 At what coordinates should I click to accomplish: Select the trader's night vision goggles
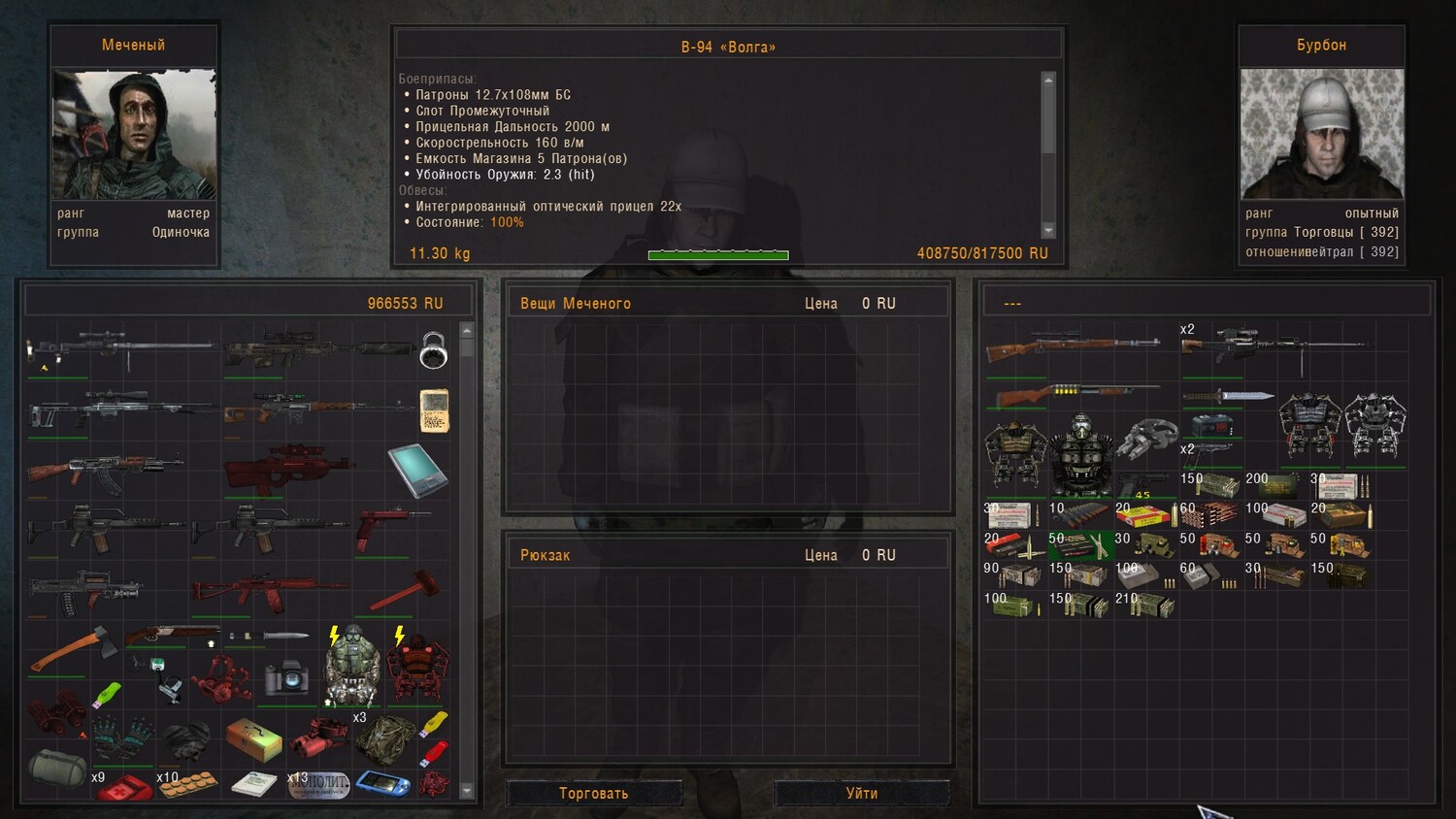click(1146, 438)
